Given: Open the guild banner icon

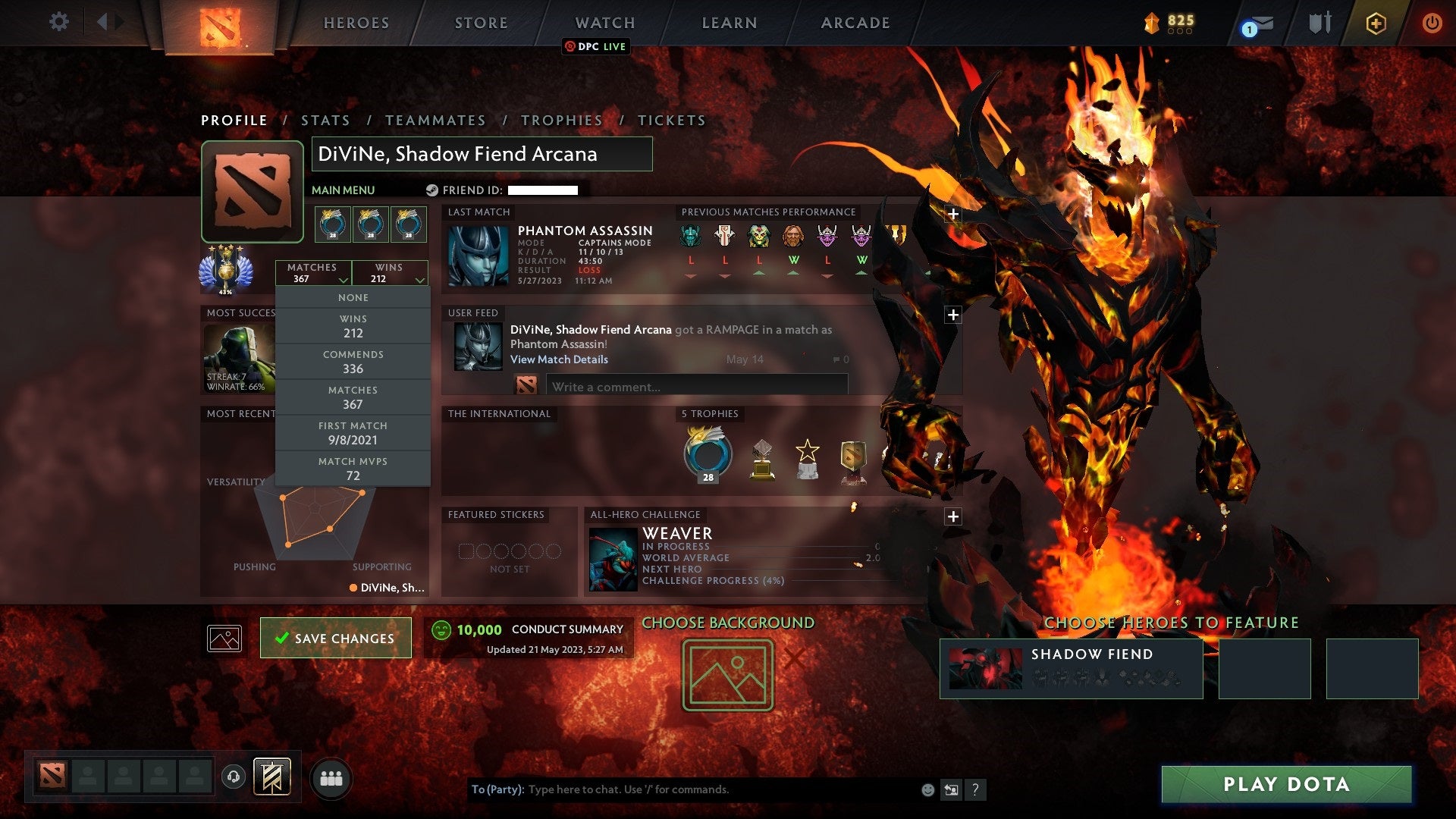Looking at the screenshot, I should [272, 778].
